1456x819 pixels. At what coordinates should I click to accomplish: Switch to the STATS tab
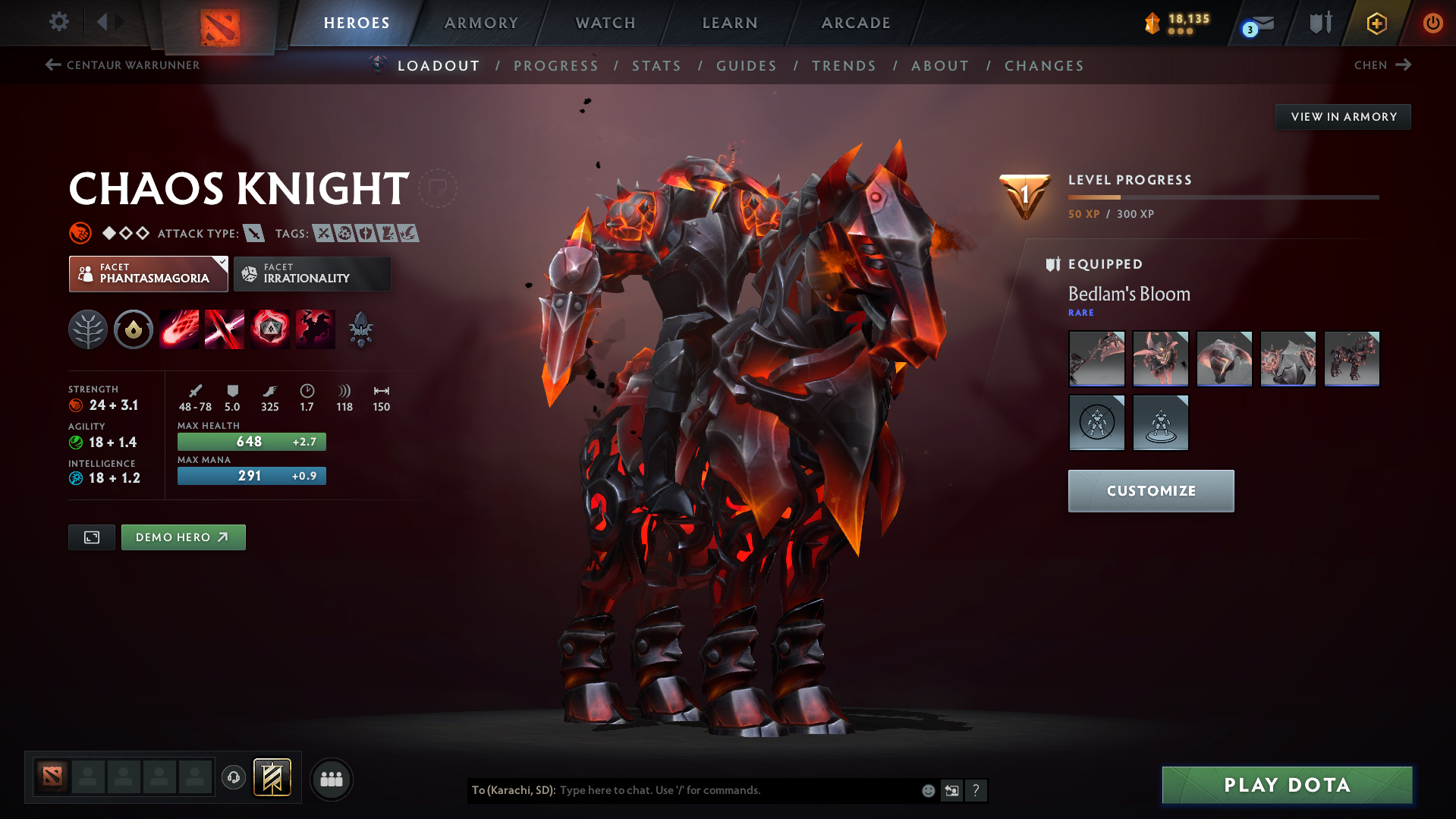coord(656,65)
